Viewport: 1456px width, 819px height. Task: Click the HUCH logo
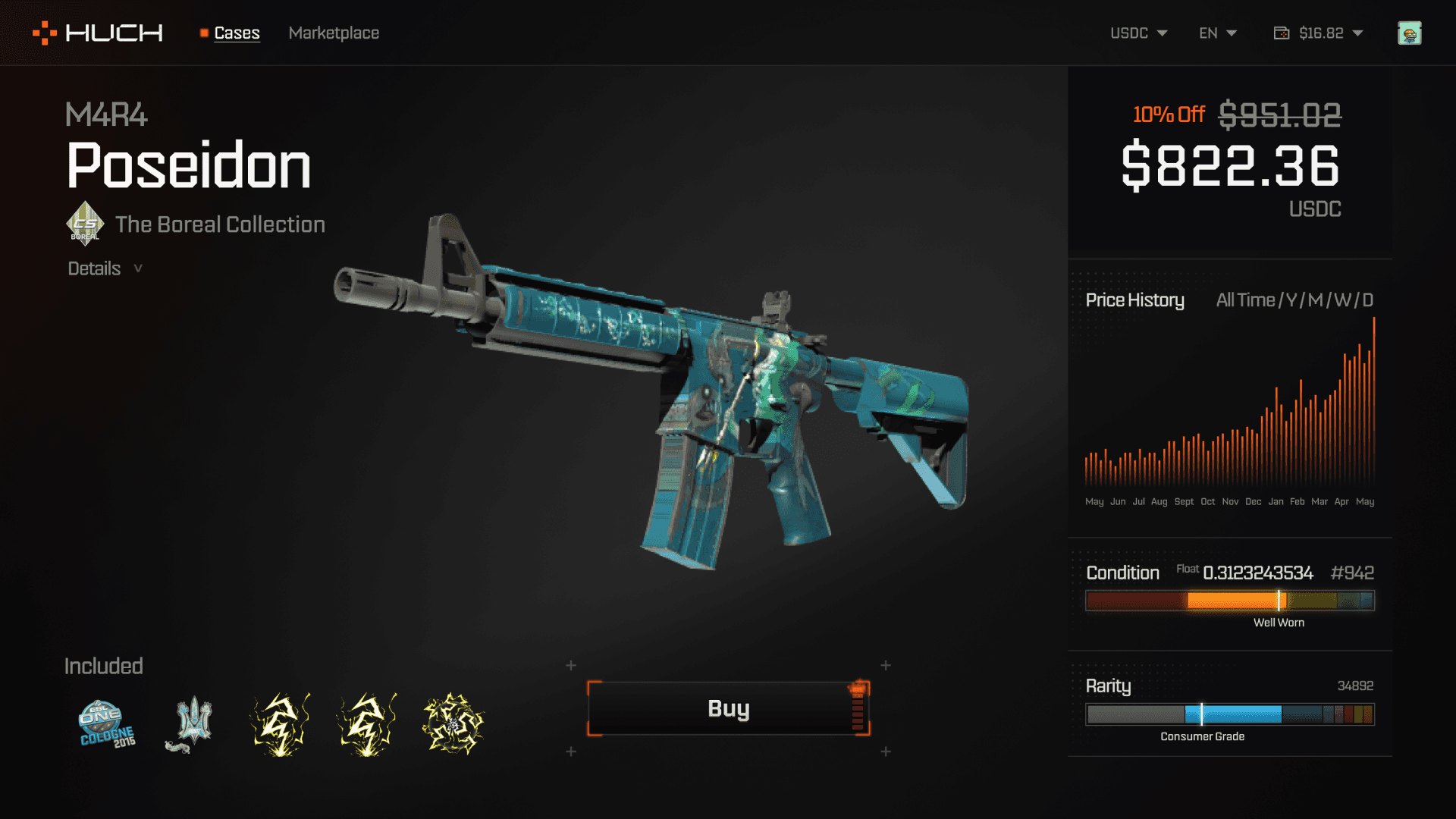pyautogui.click(x=98, y=33)
